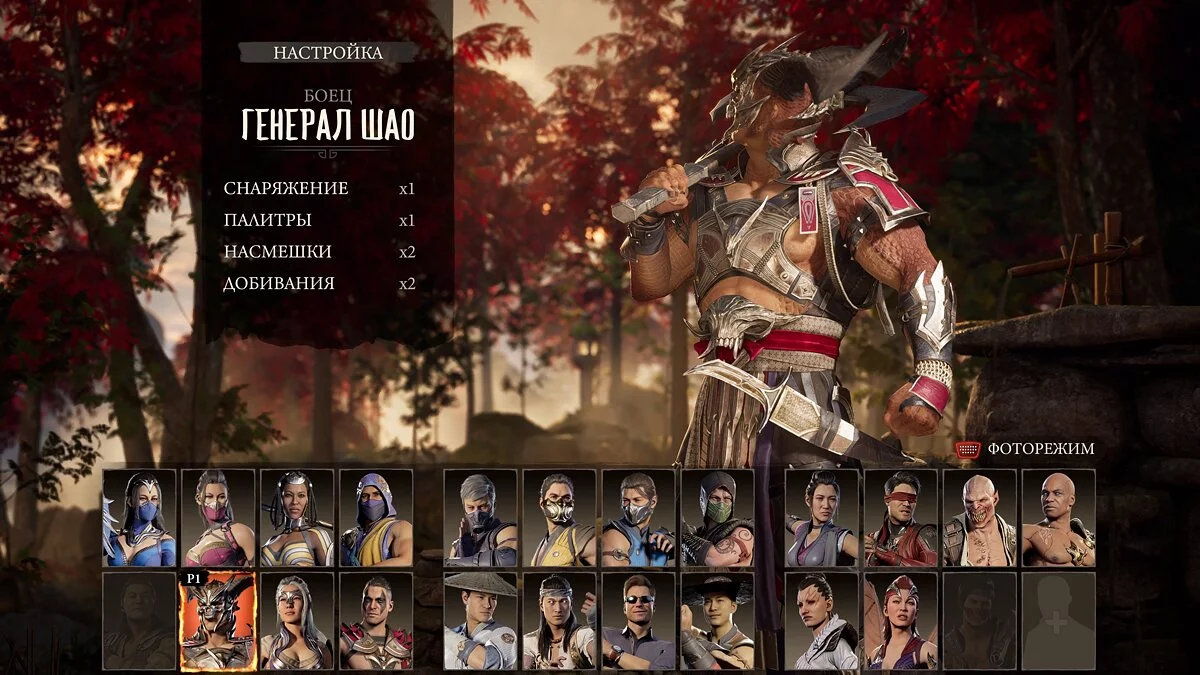
Task: Select the highlighted General Shao tile
Action: tap(218, 621)
